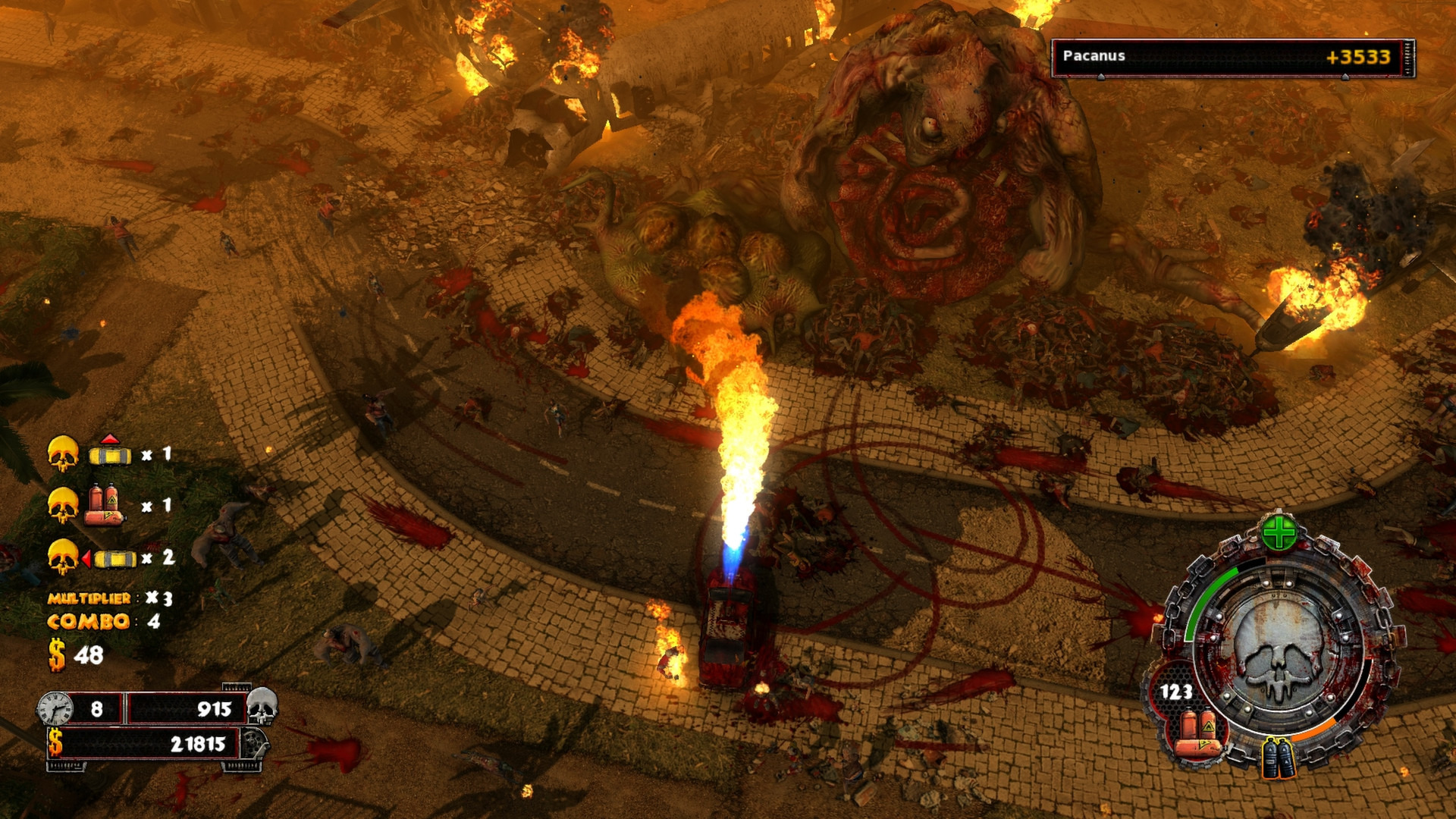Click the stopwatch timer icon

coord(56,709)
